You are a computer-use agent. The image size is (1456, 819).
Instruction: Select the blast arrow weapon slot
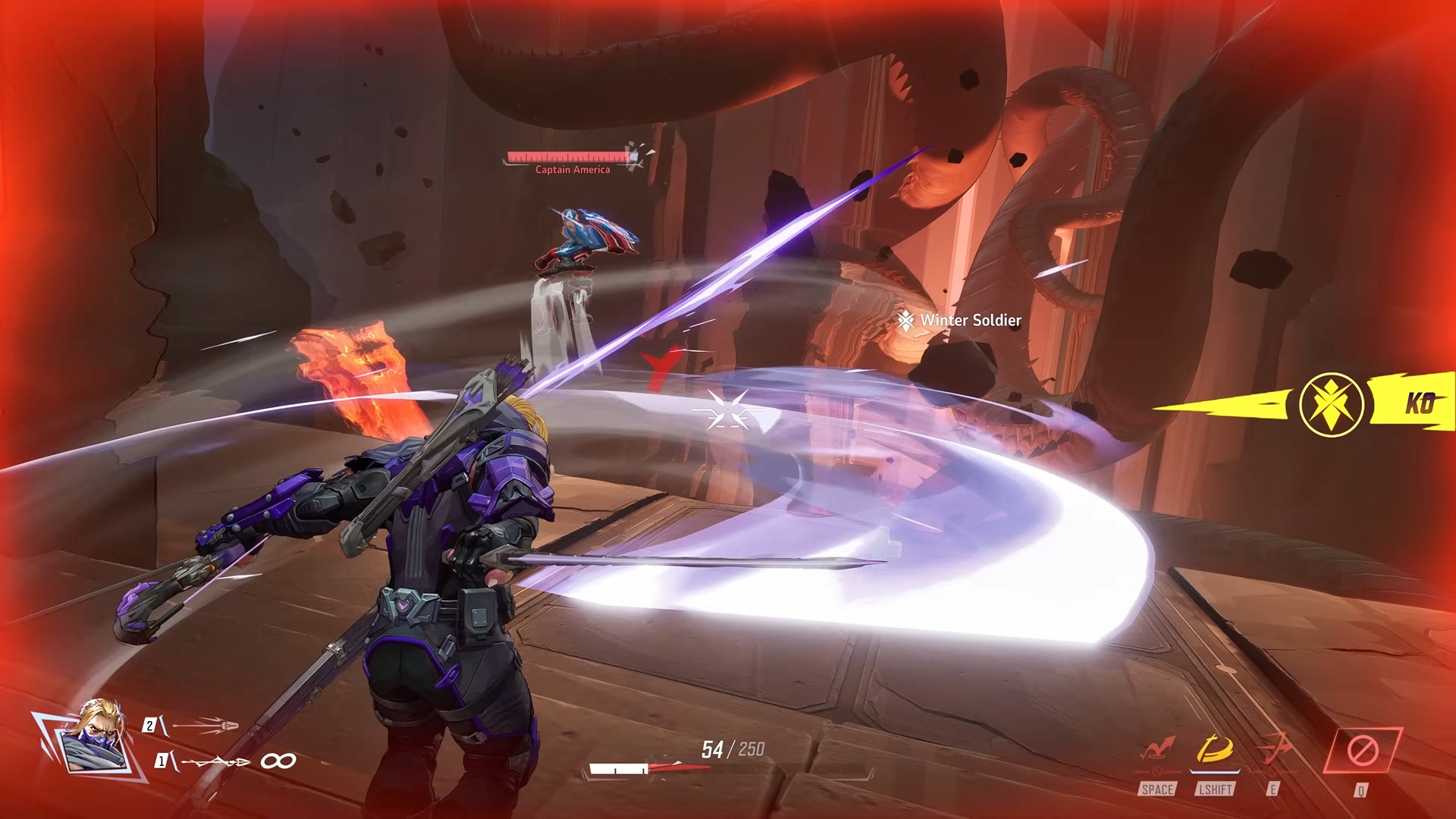pyautogui.click(x=205, y=726)
